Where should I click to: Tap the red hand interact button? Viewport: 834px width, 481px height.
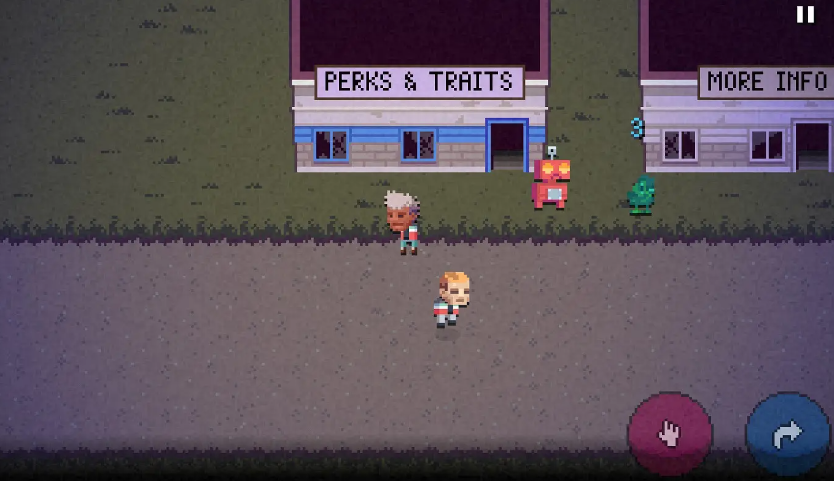pos(669,433)
